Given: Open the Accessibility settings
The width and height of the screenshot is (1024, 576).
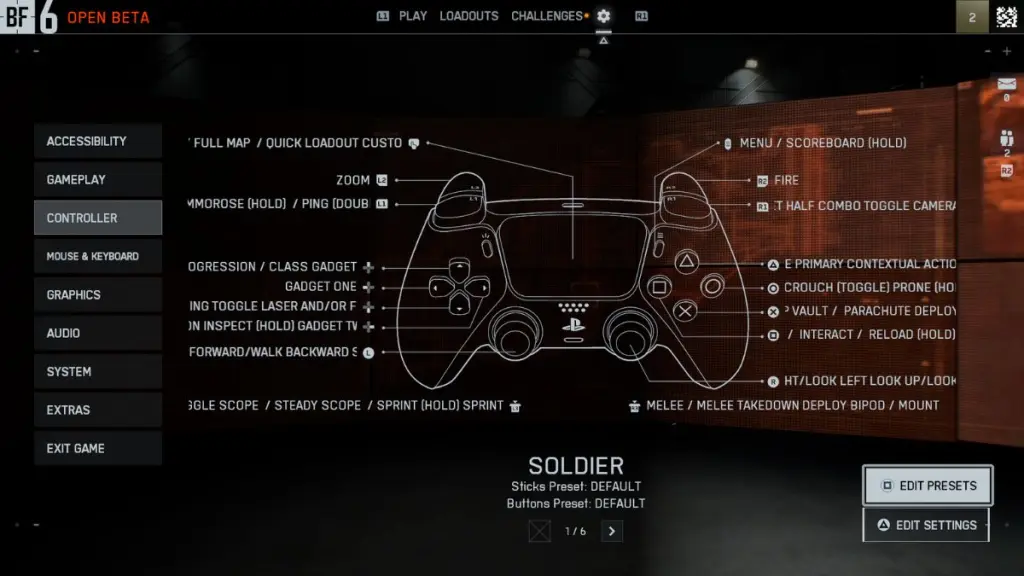Looking at the screenshot, I should [97, 141].
